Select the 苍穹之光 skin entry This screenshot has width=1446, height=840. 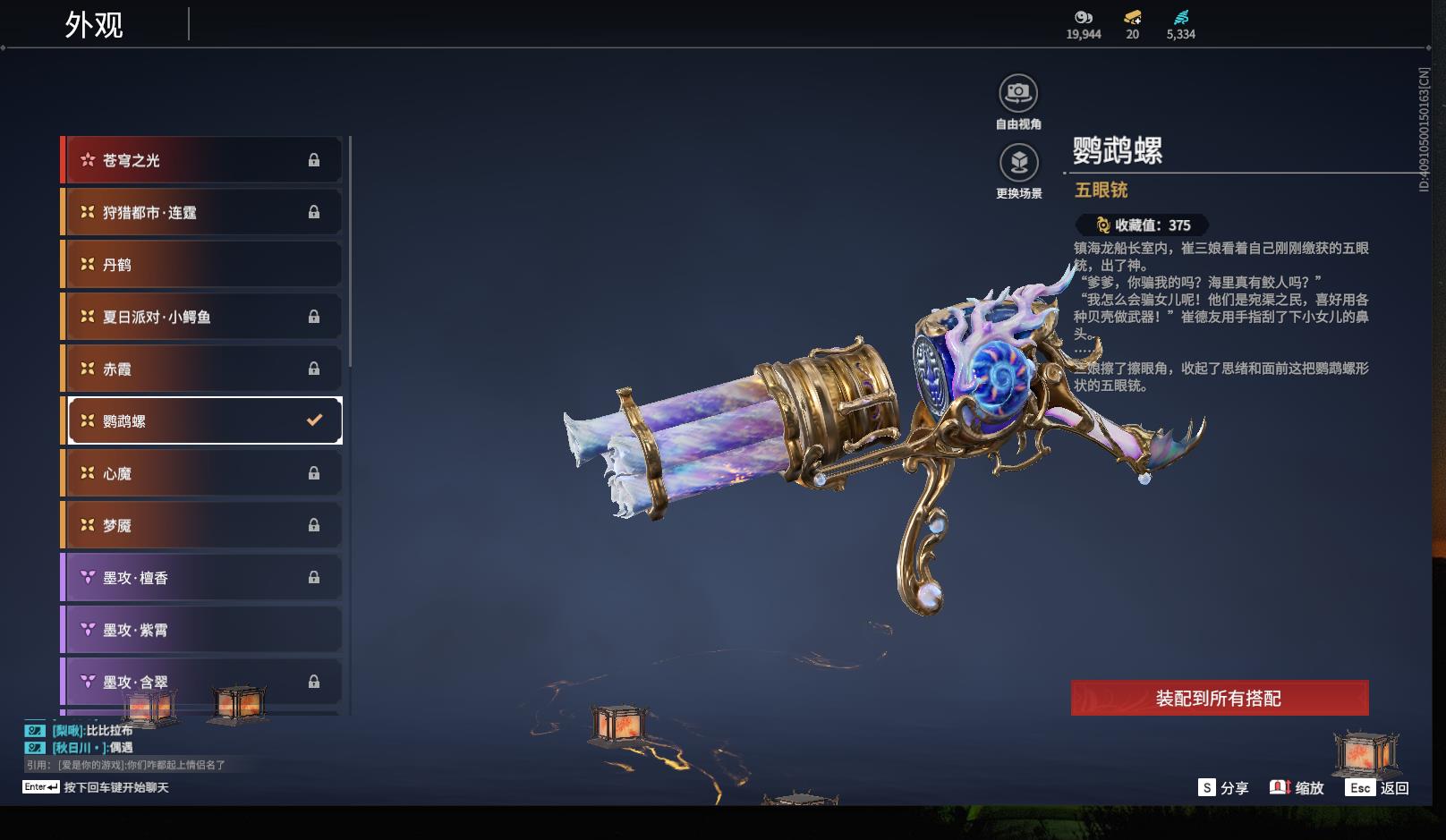click(x=202, y=160)
